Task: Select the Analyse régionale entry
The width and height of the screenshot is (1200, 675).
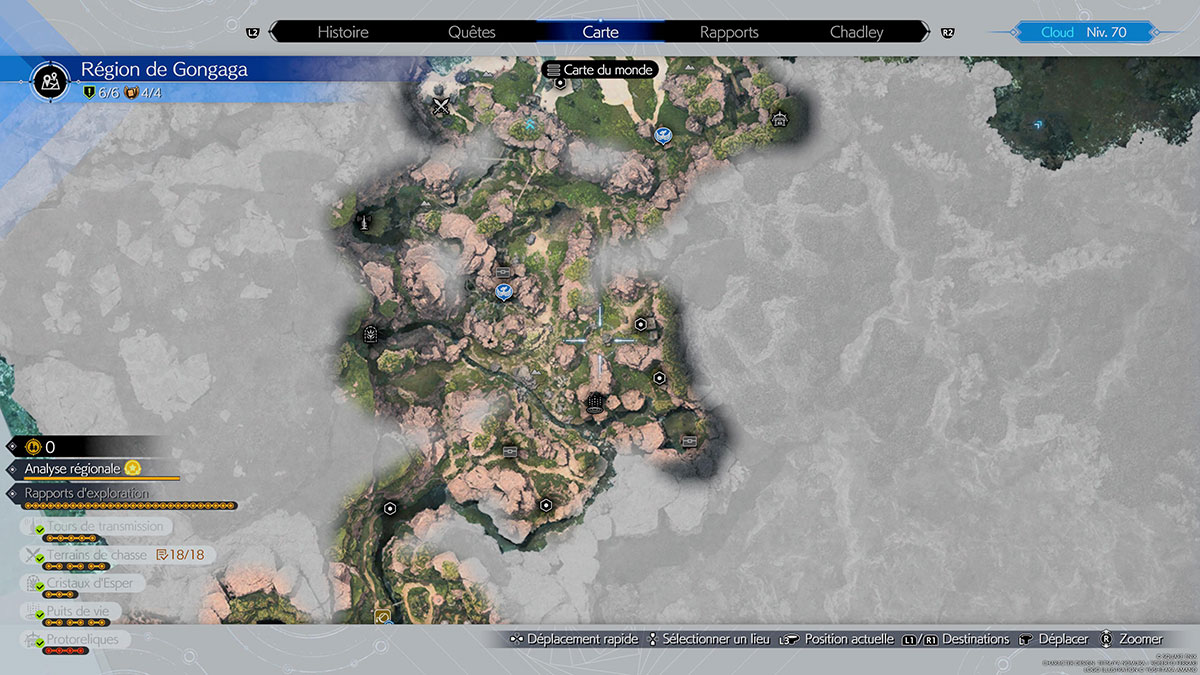Action: pos(73,468)
